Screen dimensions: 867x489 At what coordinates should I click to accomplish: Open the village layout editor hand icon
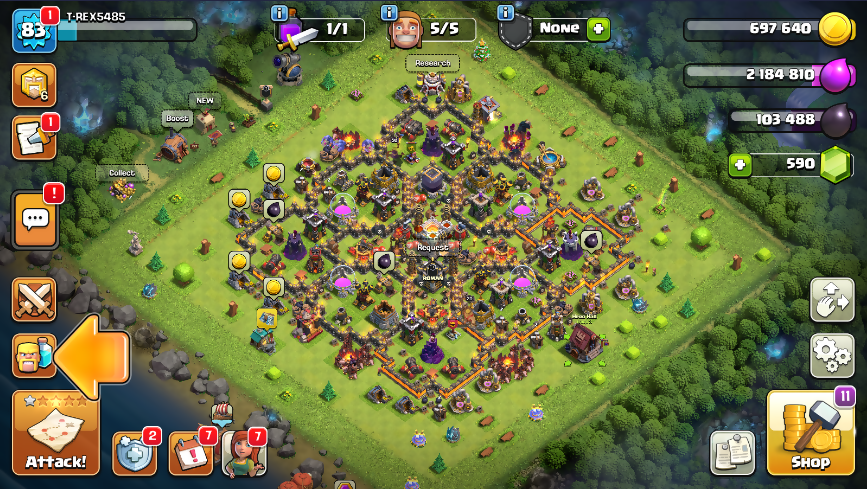coord(831,299)
